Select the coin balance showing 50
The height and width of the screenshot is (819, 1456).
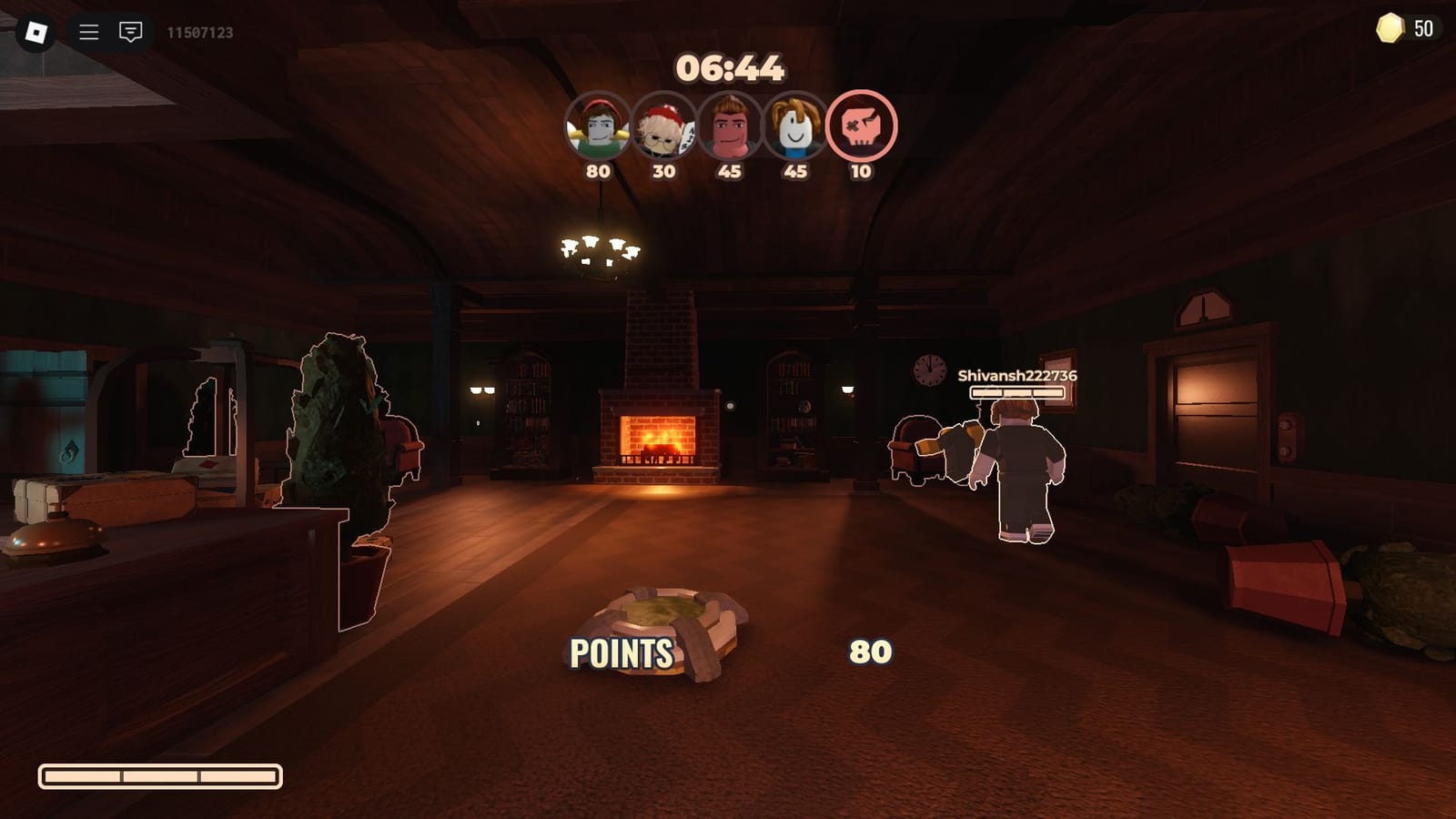click(x=1426, y=27)
